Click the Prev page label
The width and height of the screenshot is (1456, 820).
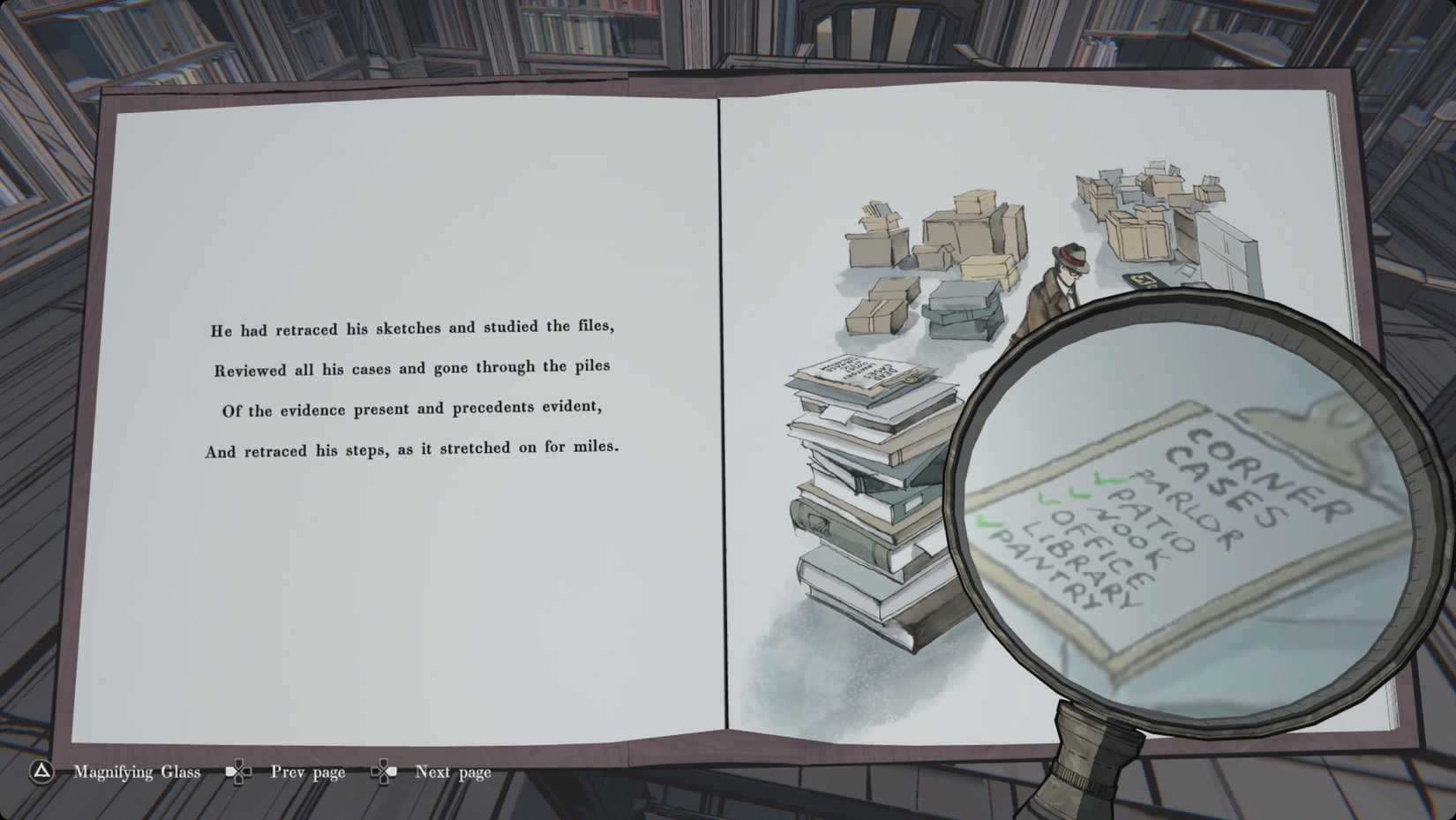tap(309, 771)
